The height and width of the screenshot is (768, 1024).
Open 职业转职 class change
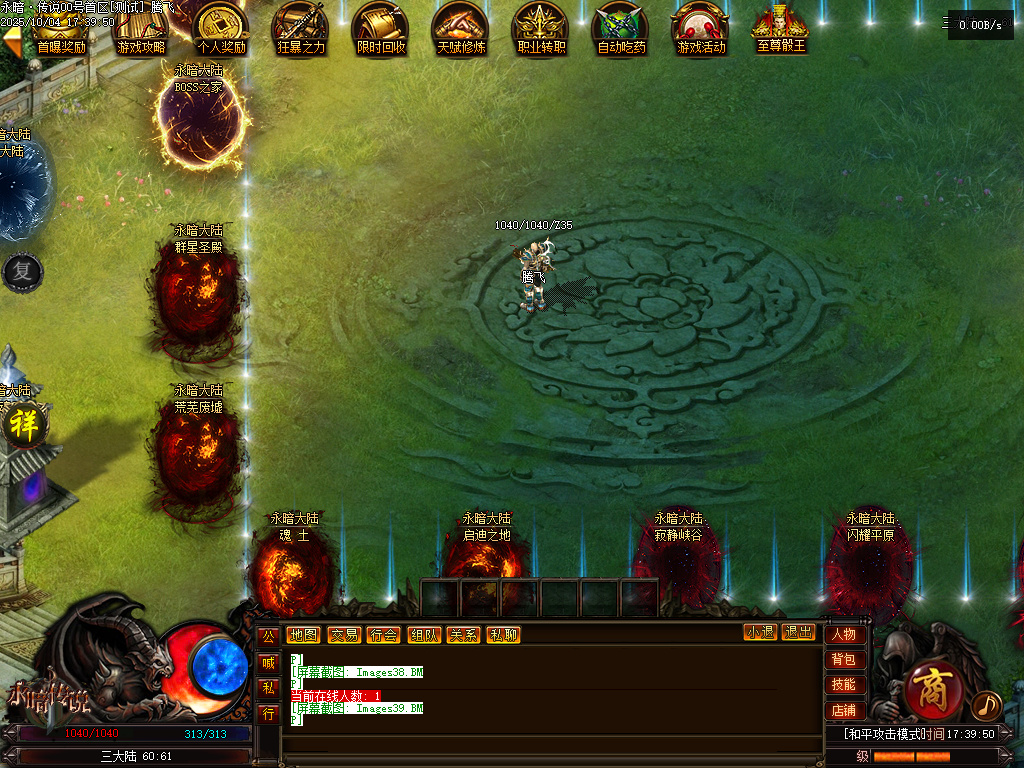[541, 28]
